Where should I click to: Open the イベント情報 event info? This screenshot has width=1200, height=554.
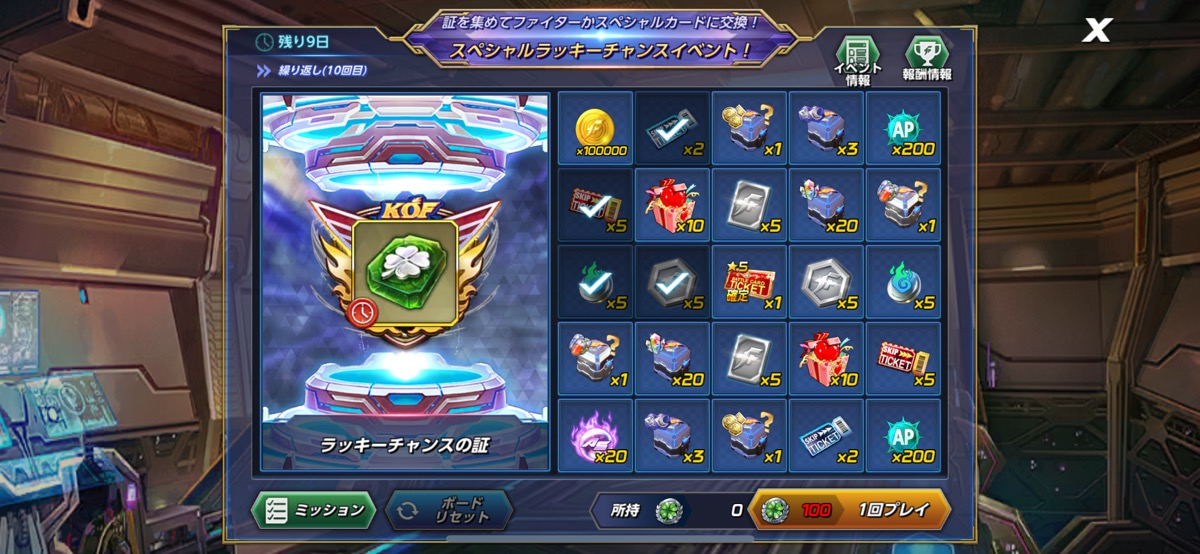(x=857, y=60)
